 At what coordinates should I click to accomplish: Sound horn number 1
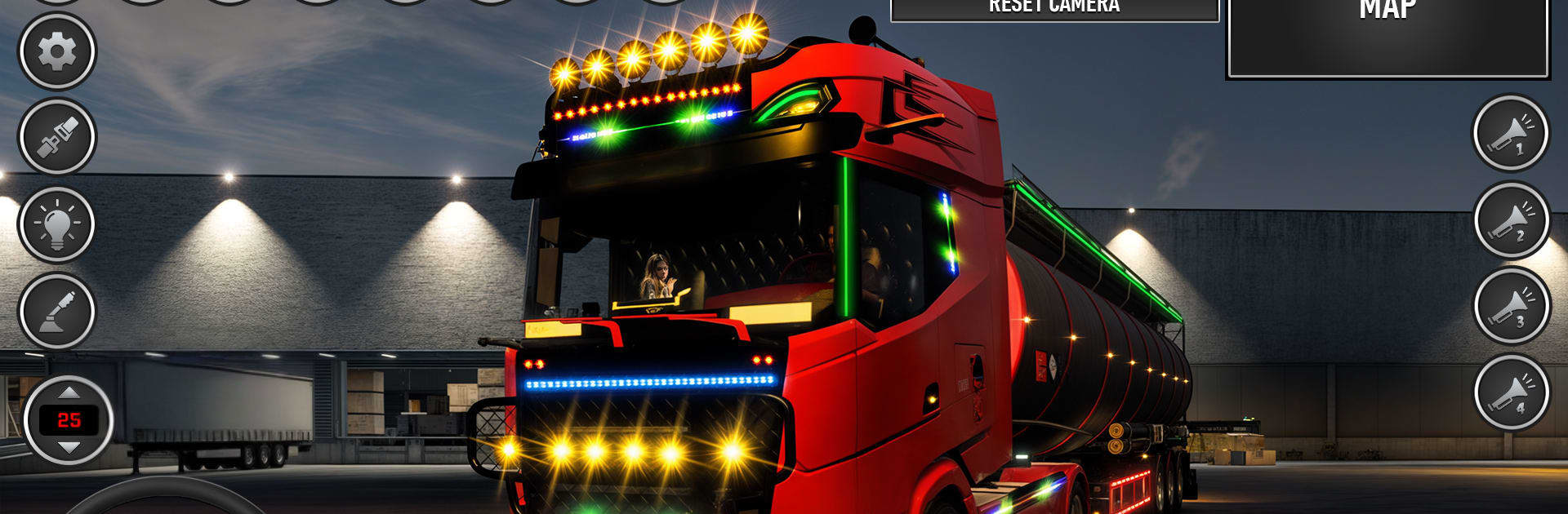[x=1510, y=134]
